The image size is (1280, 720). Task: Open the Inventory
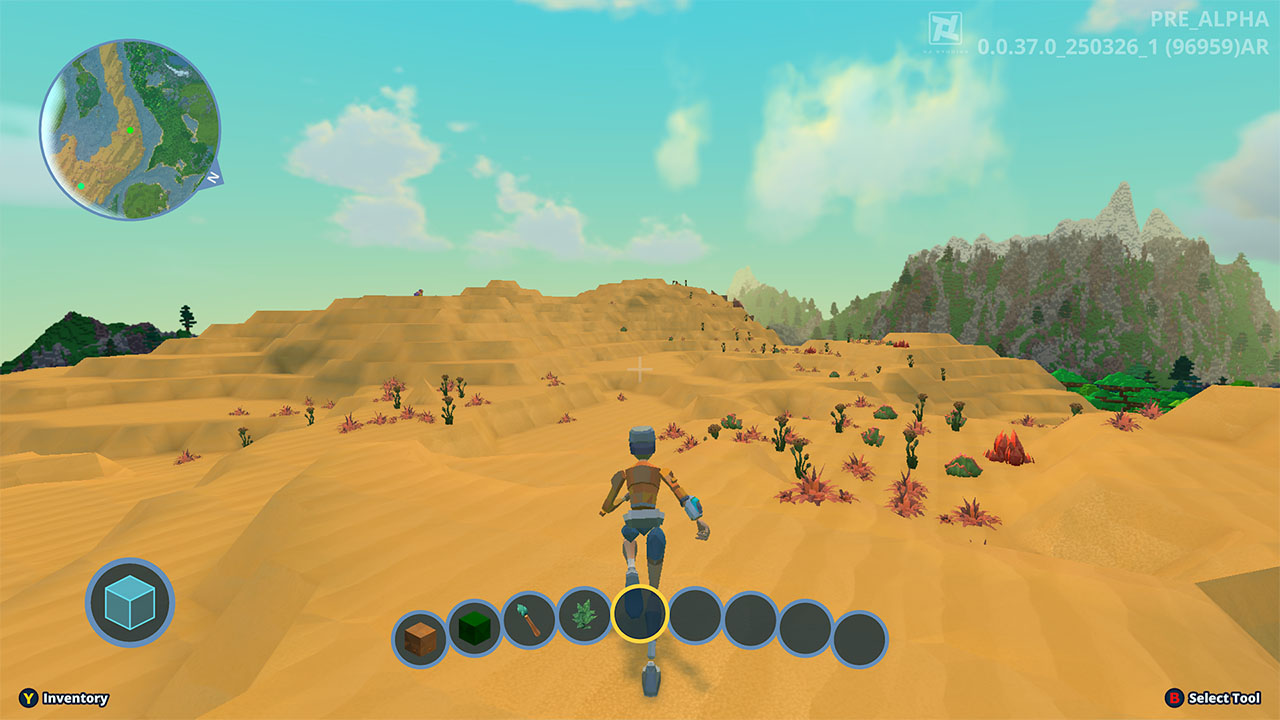[75, 698]
